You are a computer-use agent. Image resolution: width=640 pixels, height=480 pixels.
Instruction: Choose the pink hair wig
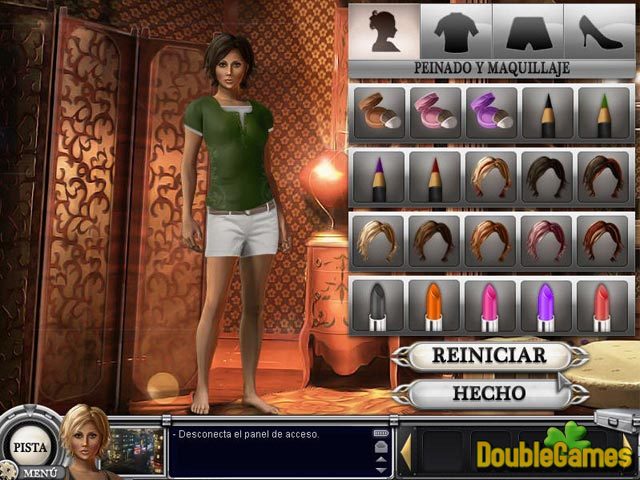(547, 240)
